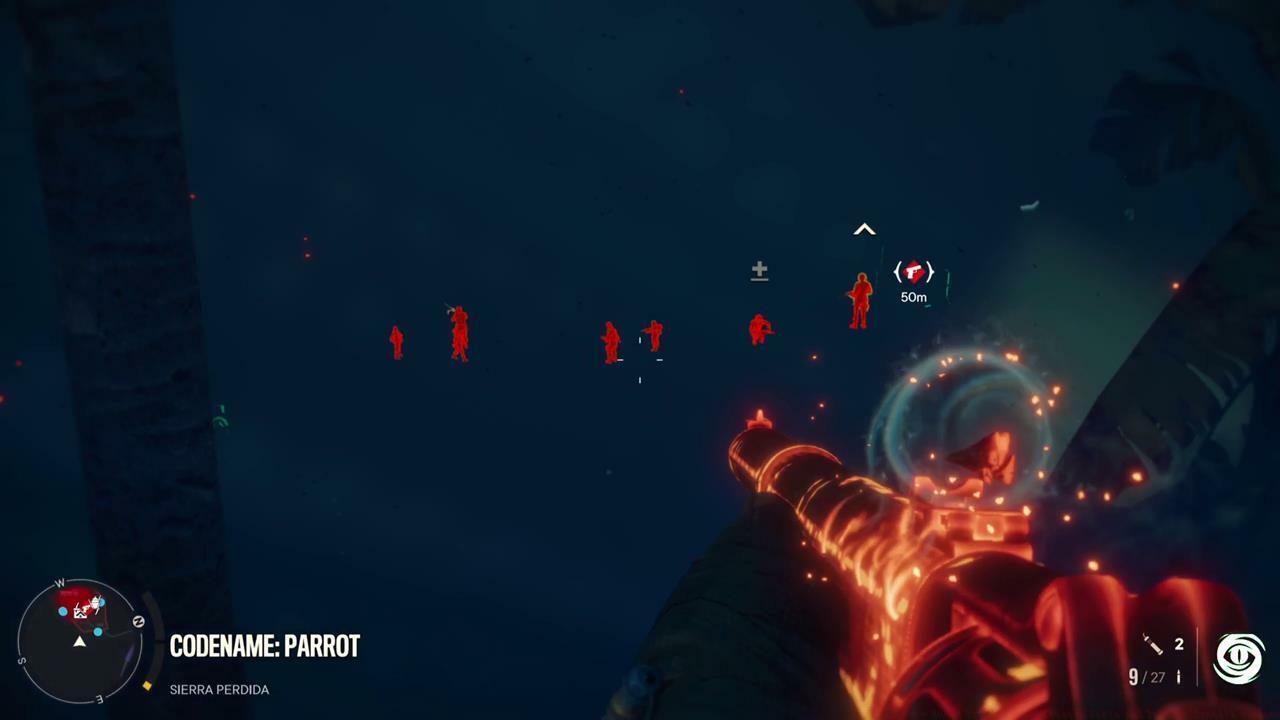
Task: Click the player arrow at minimap center
Action: [x=80, y=642]
